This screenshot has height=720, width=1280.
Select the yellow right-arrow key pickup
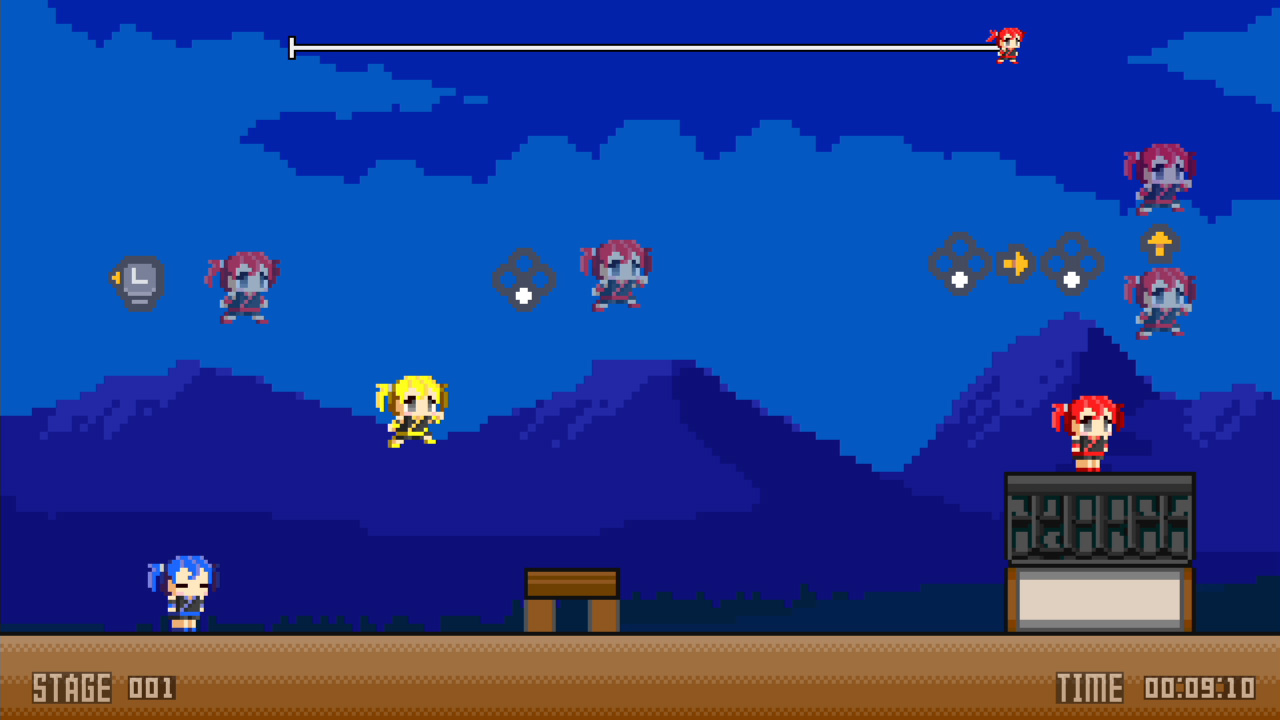pyautogui.click(x=1016, y=263)
